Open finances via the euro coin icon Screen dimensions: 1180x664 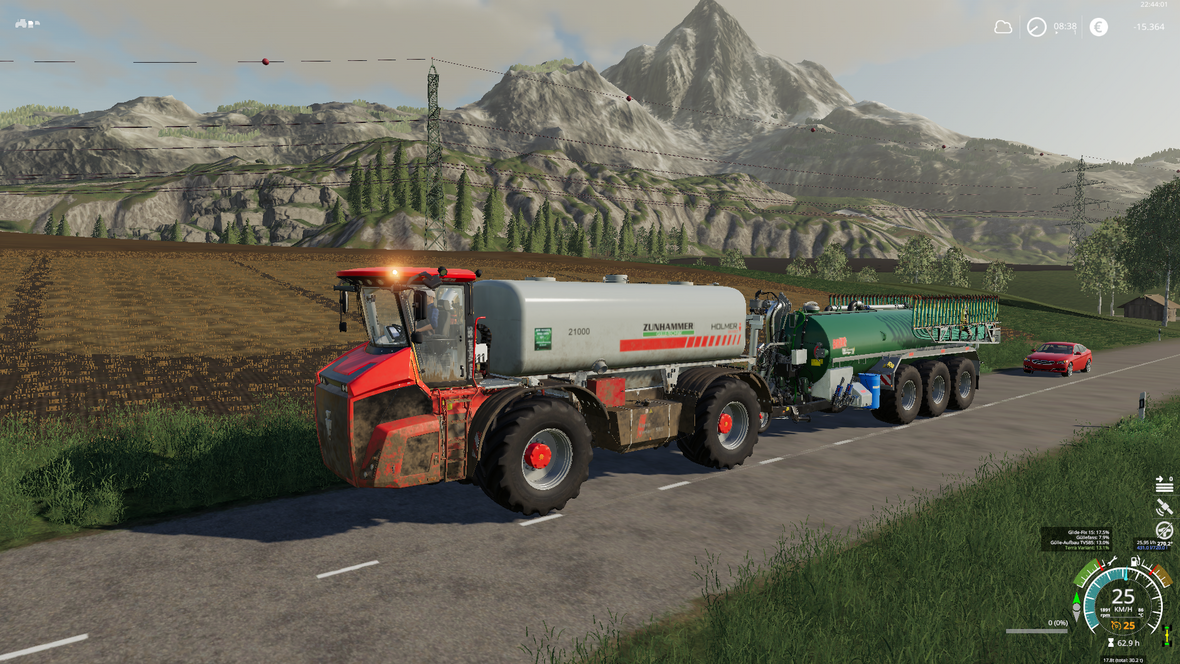[x=1099, y=27]
